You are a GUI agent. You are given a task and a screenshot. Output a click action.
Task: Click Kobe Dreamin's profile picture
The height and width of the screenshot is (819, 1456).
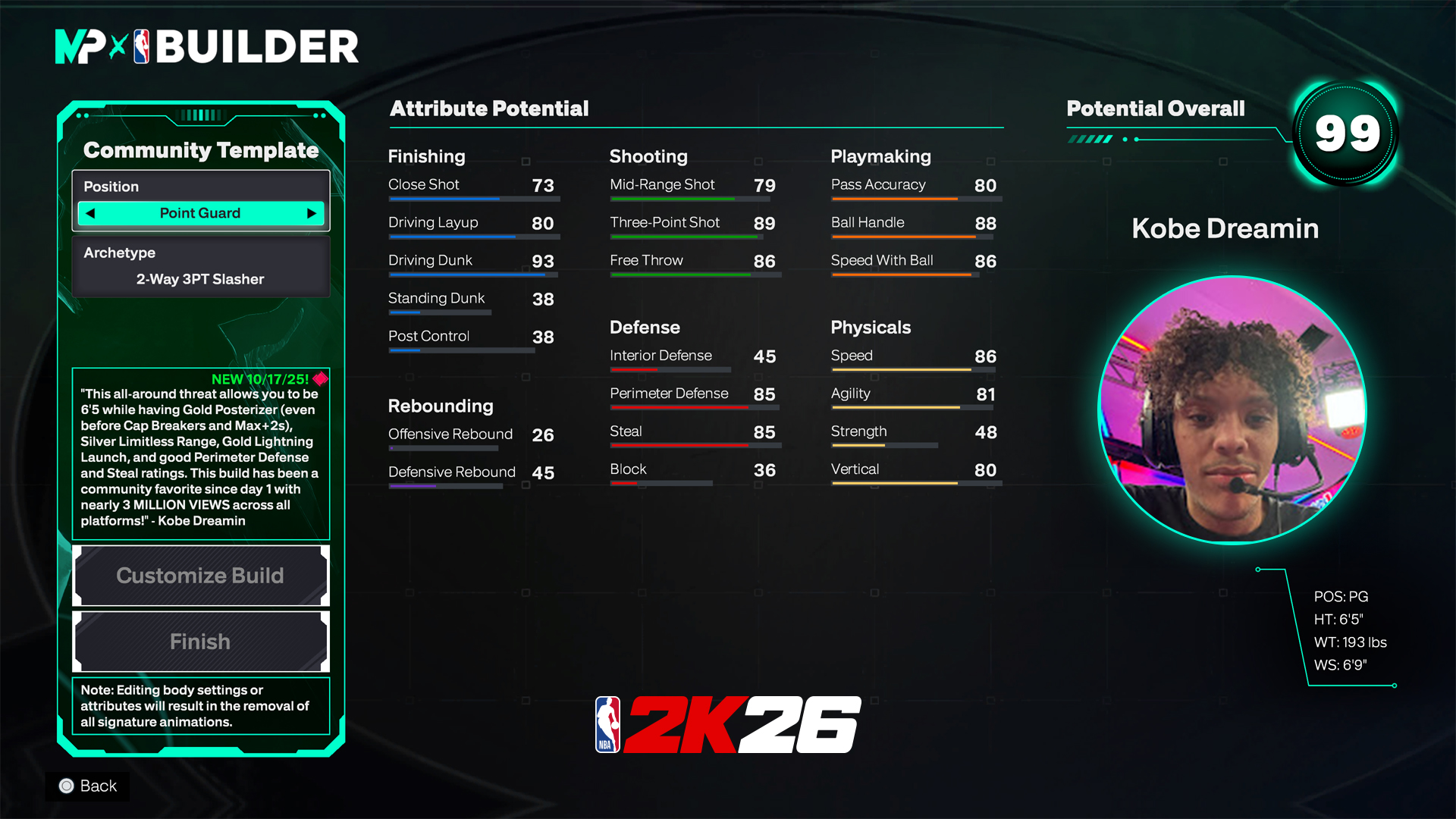(x=1232, y=410)
